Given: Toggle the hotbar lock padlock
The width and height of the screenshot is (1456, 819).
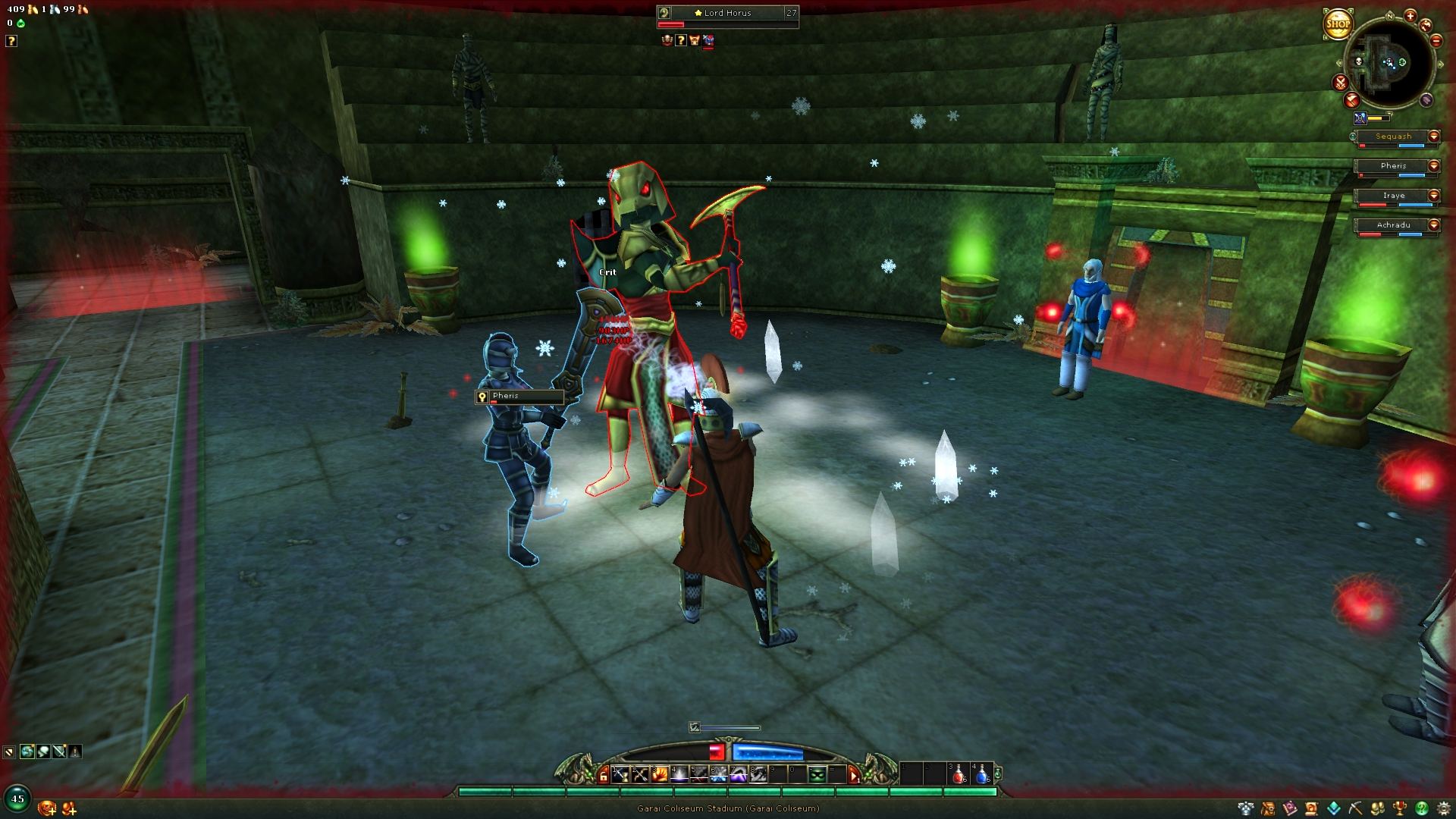Looking at the screenshot, I should click(603, 775).
